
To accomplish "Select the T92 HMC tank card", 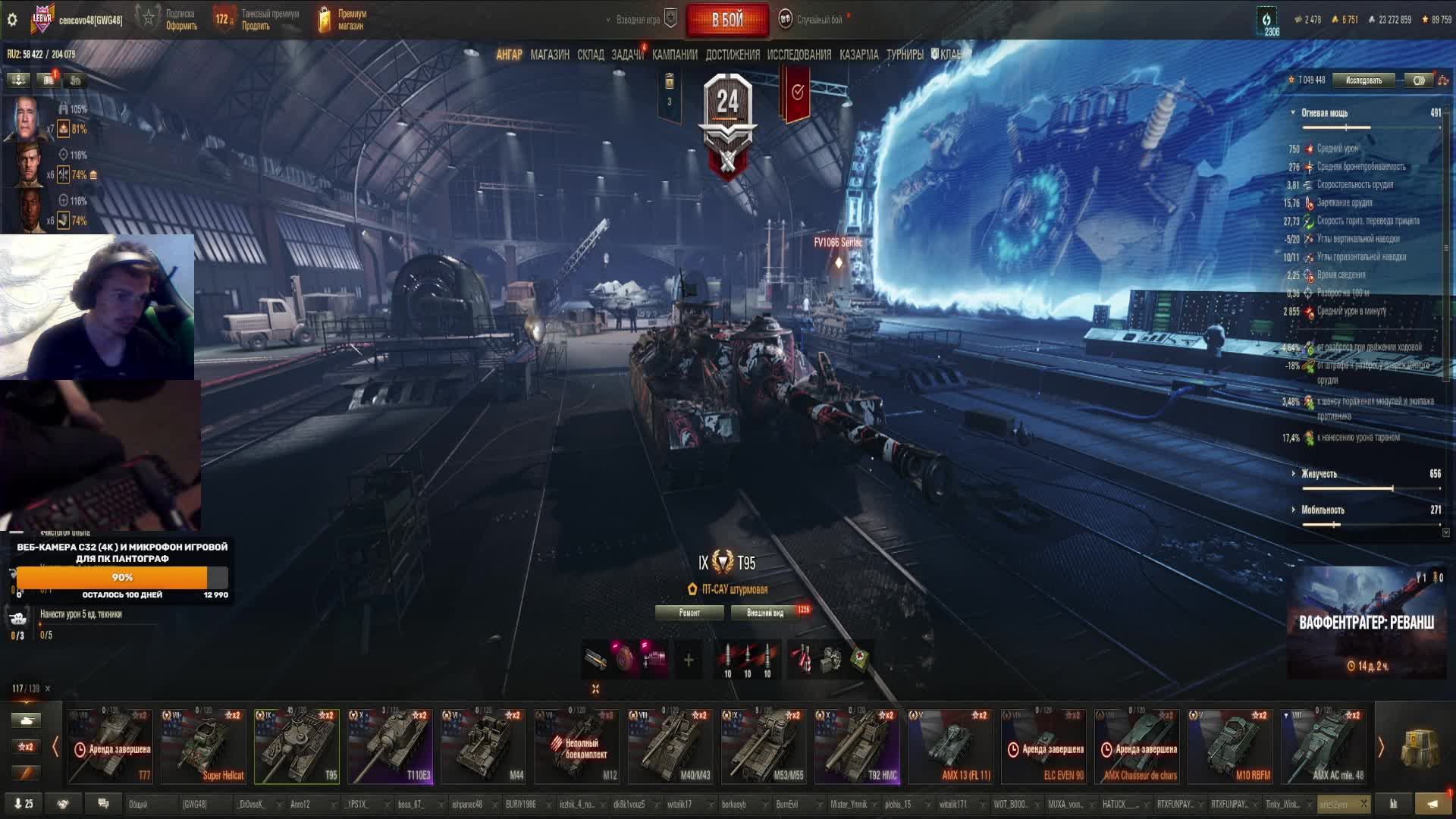I will point(857,746).
